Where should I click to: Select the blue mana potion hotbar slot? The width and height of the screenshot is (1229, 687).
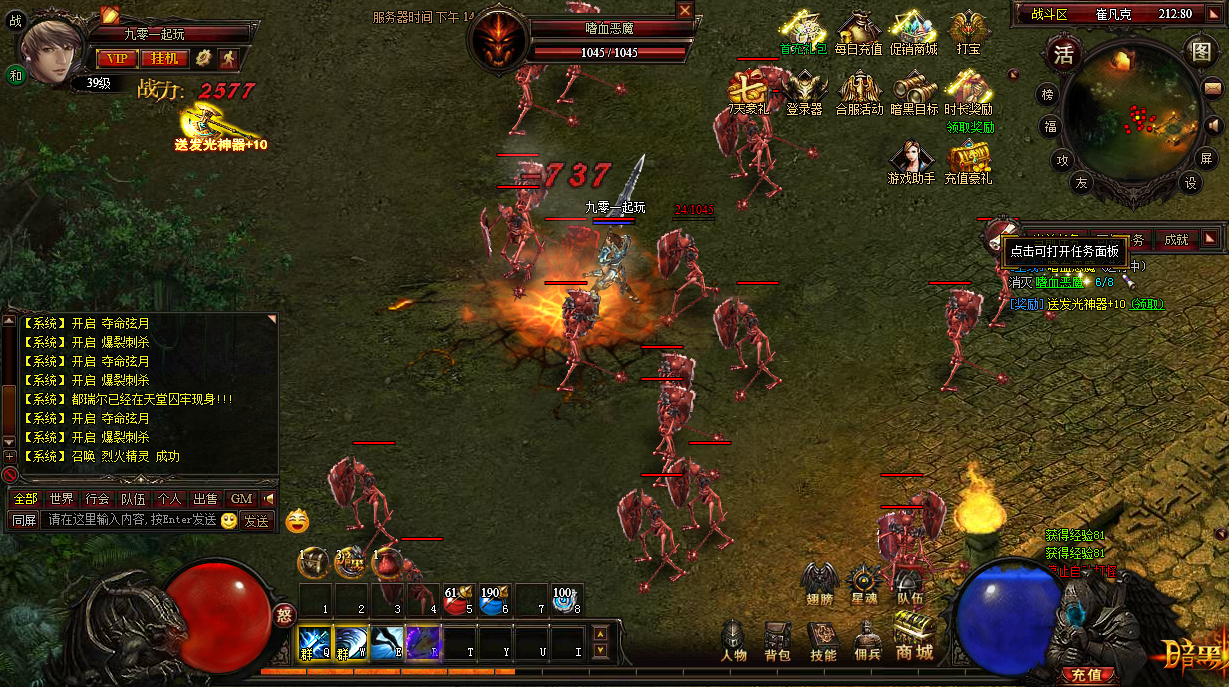[x=492, y=601]
